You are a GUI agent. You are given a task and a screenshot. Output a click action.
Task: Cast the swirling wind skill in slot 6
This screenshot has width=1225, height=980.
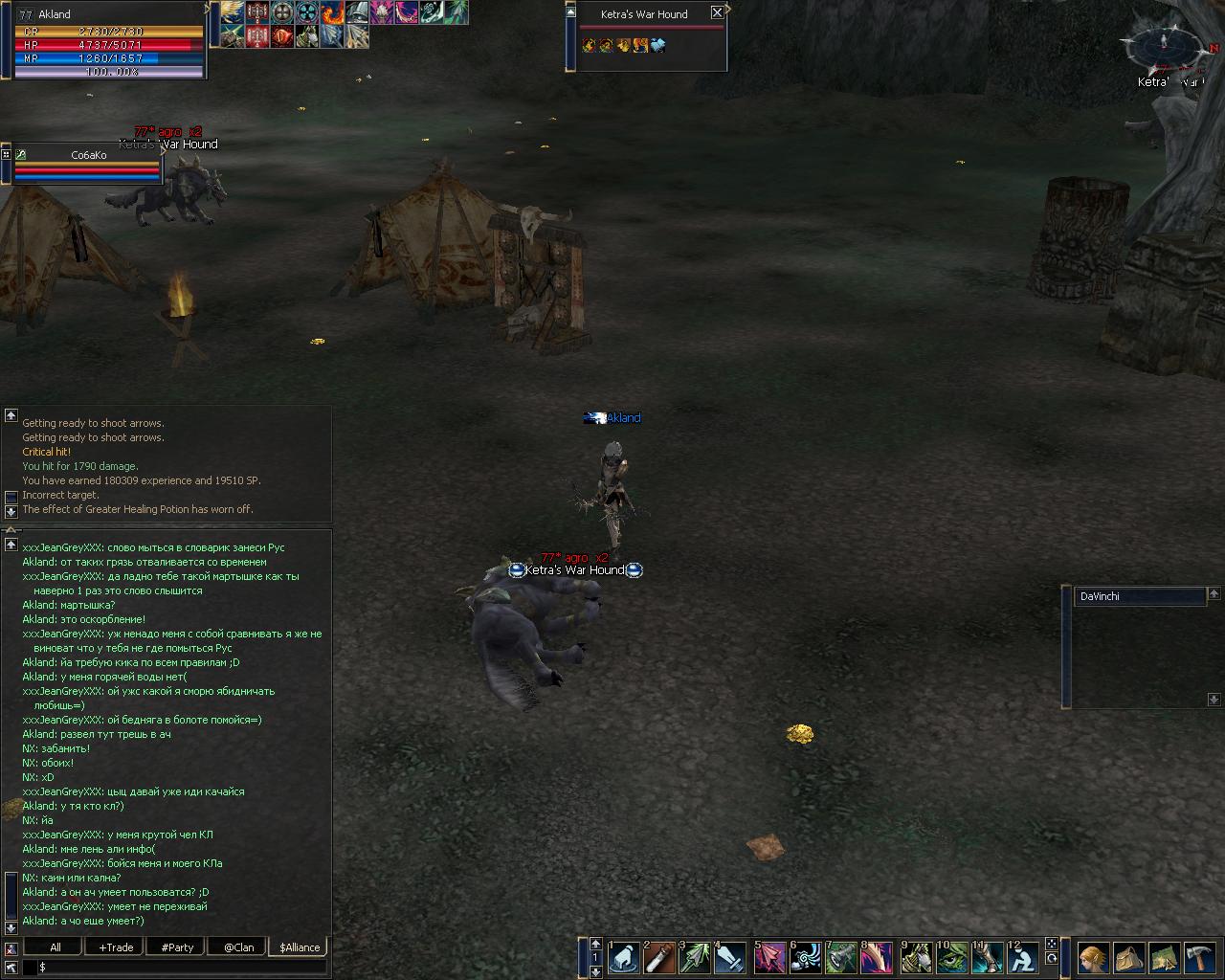tap(806, 957)
